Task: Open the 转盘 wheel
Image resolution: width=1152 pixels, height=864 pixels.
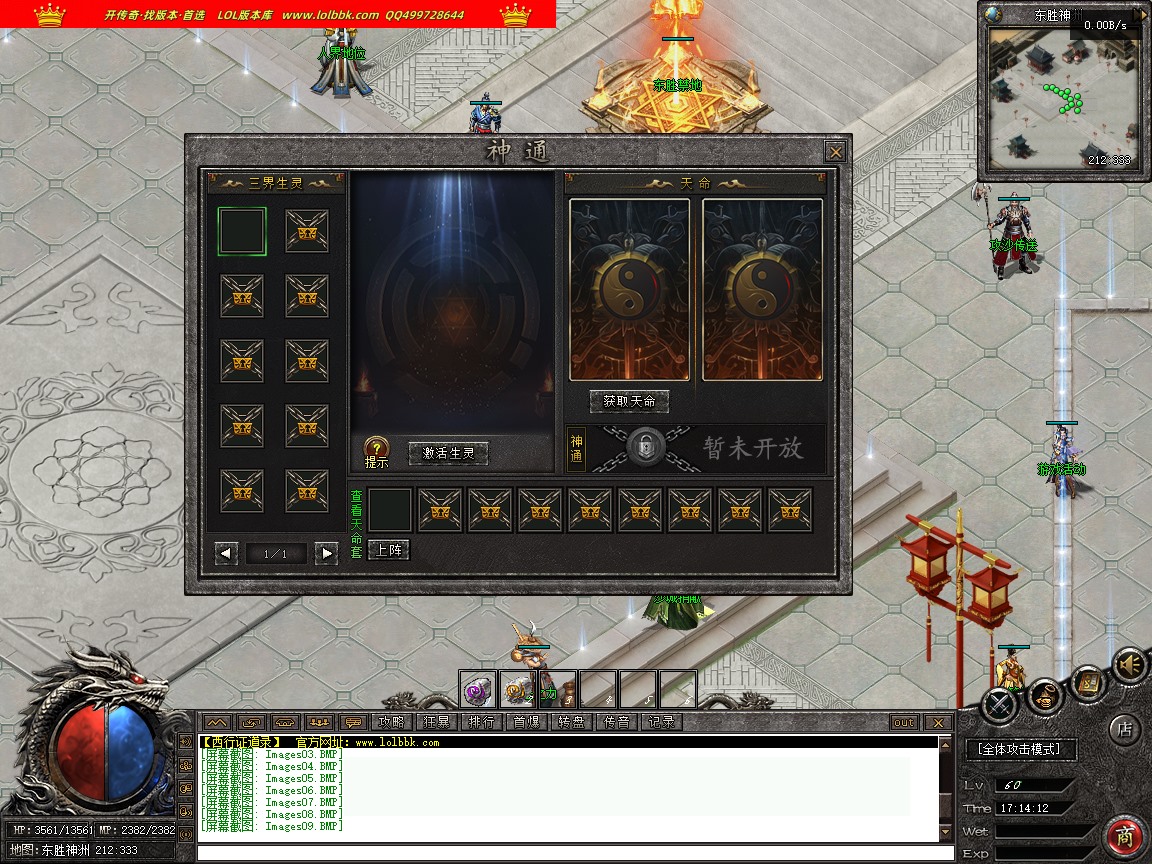Action: pos(571,722)
